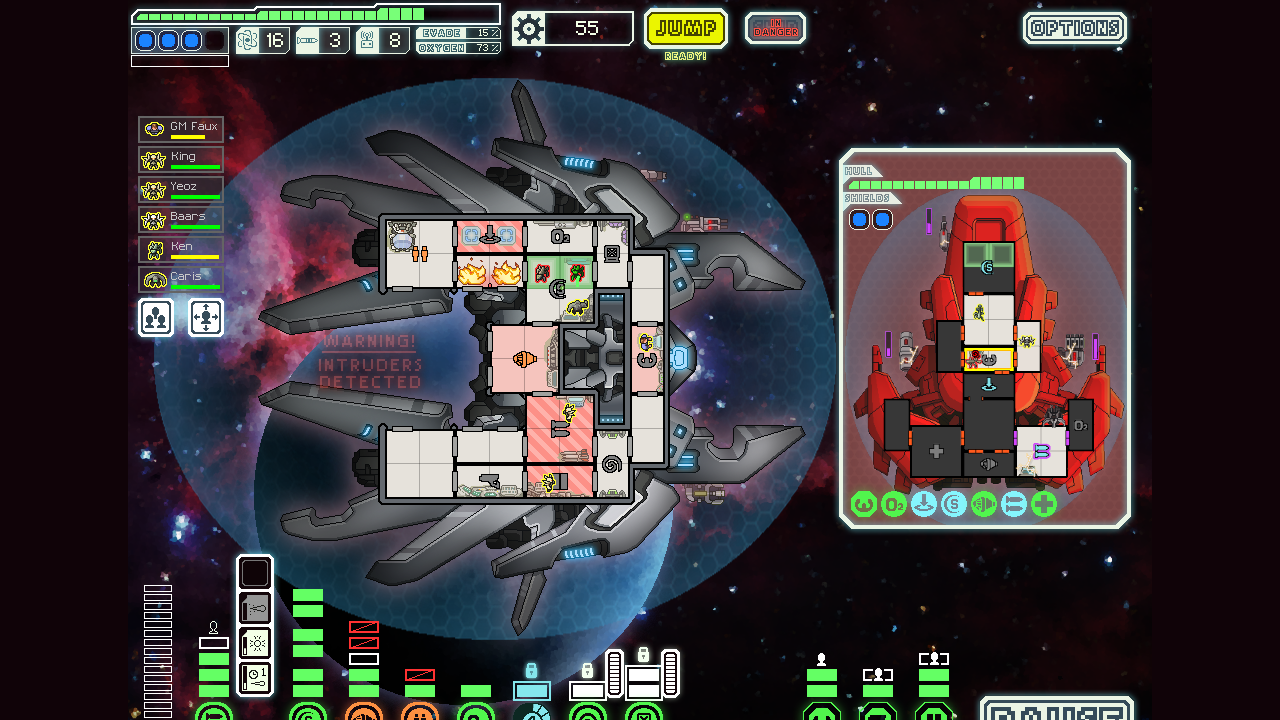Screen dimensions: 1280x720
Task: Target the enemy shields system icon
Action: pyautogui.click(x=951, y=505)
